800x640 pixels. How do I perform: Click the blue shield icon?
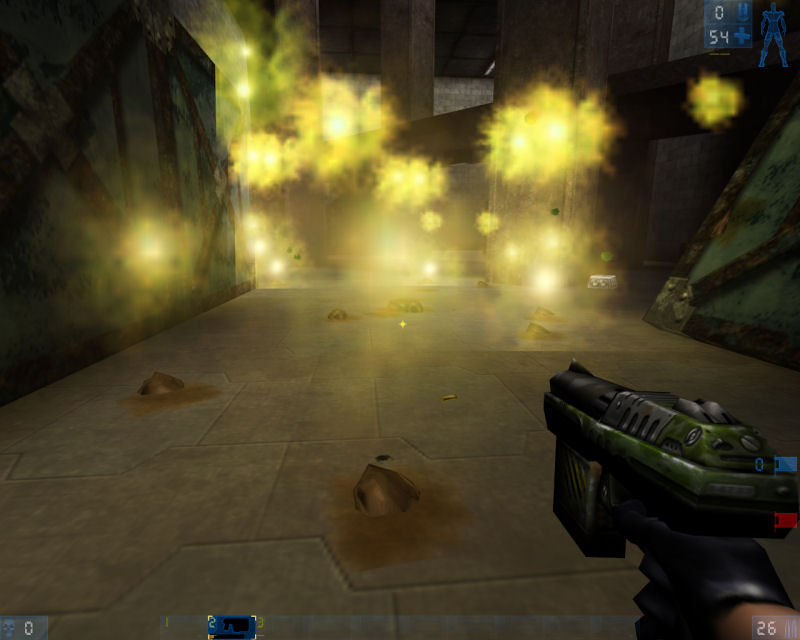click(x=743, y=13)
